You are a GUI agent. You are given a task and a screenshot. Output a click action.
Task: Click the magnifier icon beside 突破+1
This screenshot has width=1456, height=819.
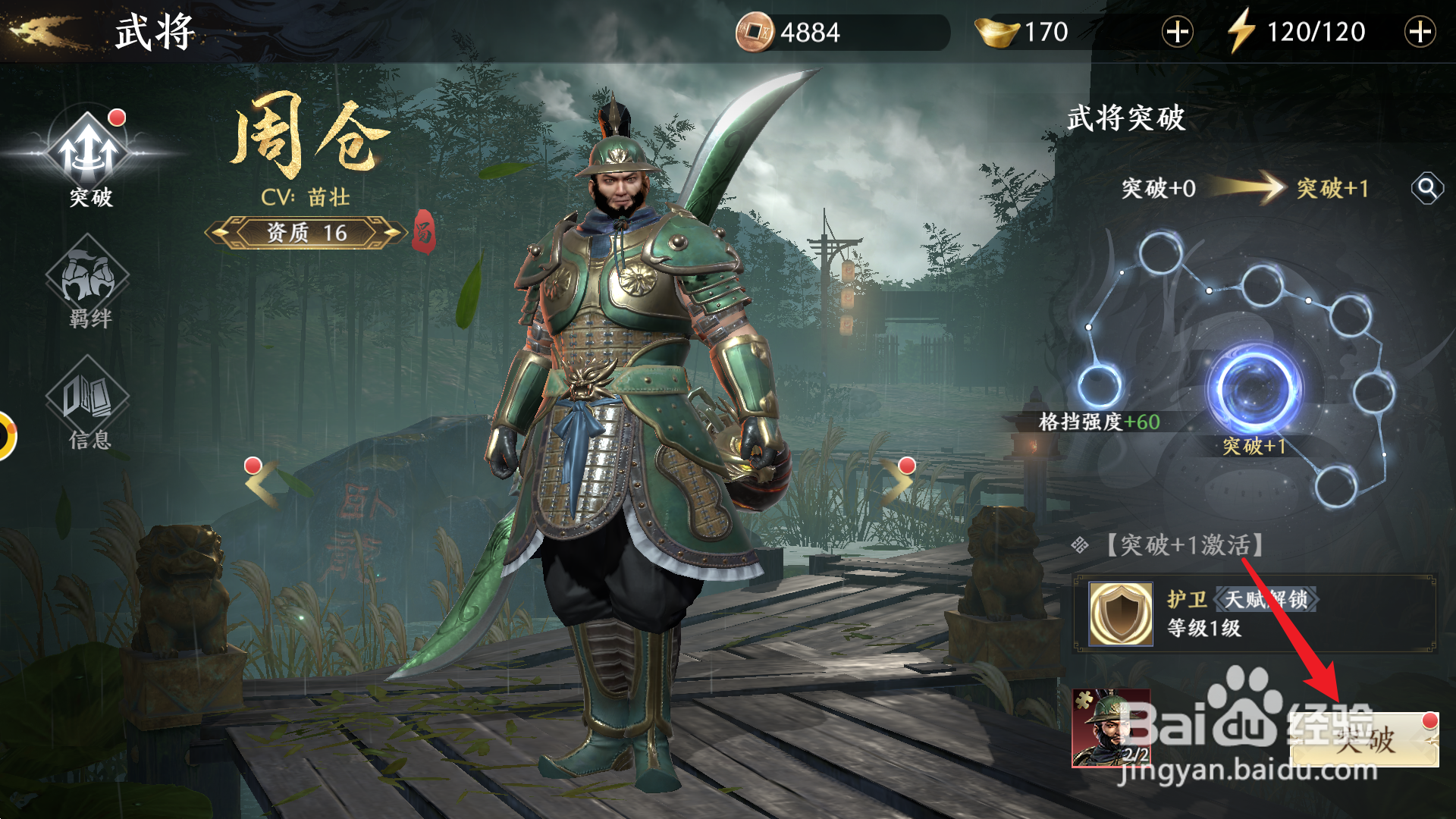1429,190
